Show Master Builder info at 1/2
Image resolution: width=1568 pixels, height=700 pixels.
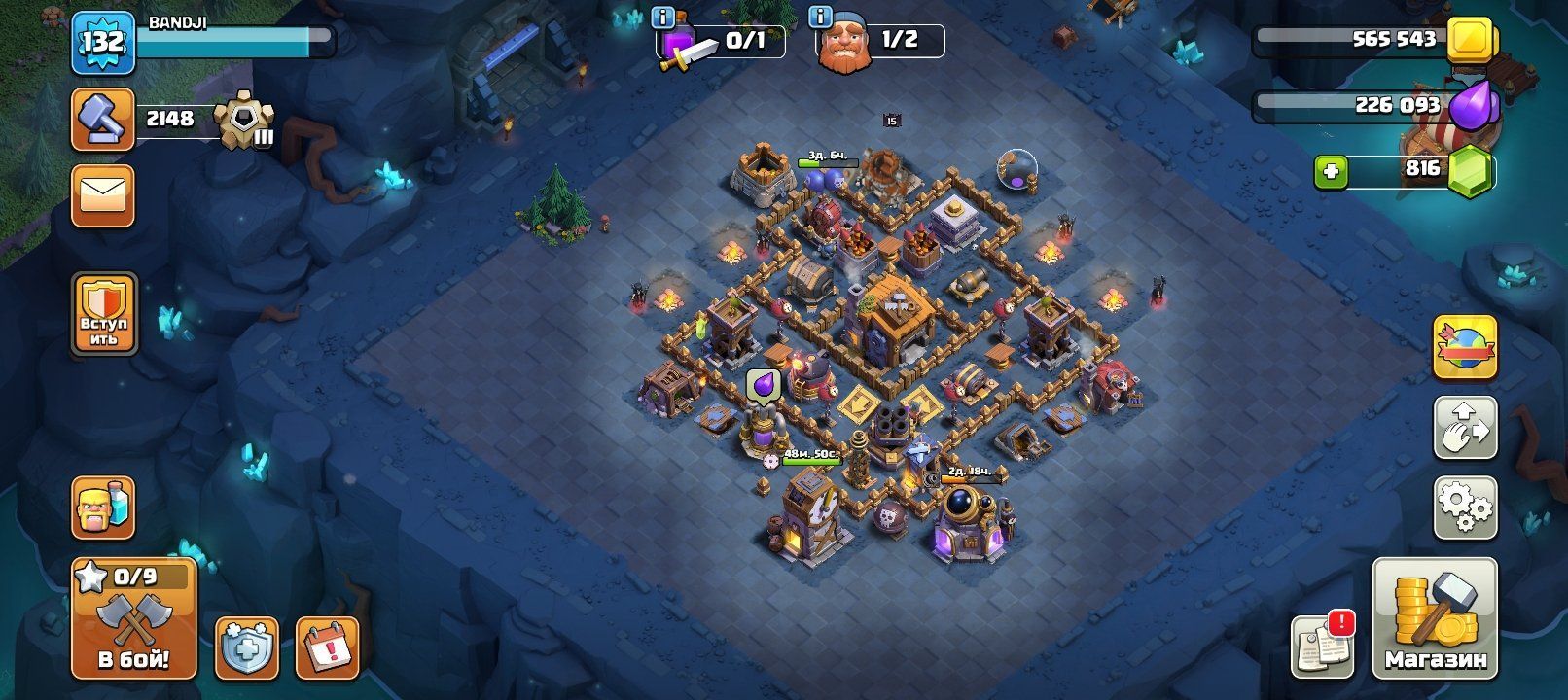pyautogui.click(x=821, y=17)
